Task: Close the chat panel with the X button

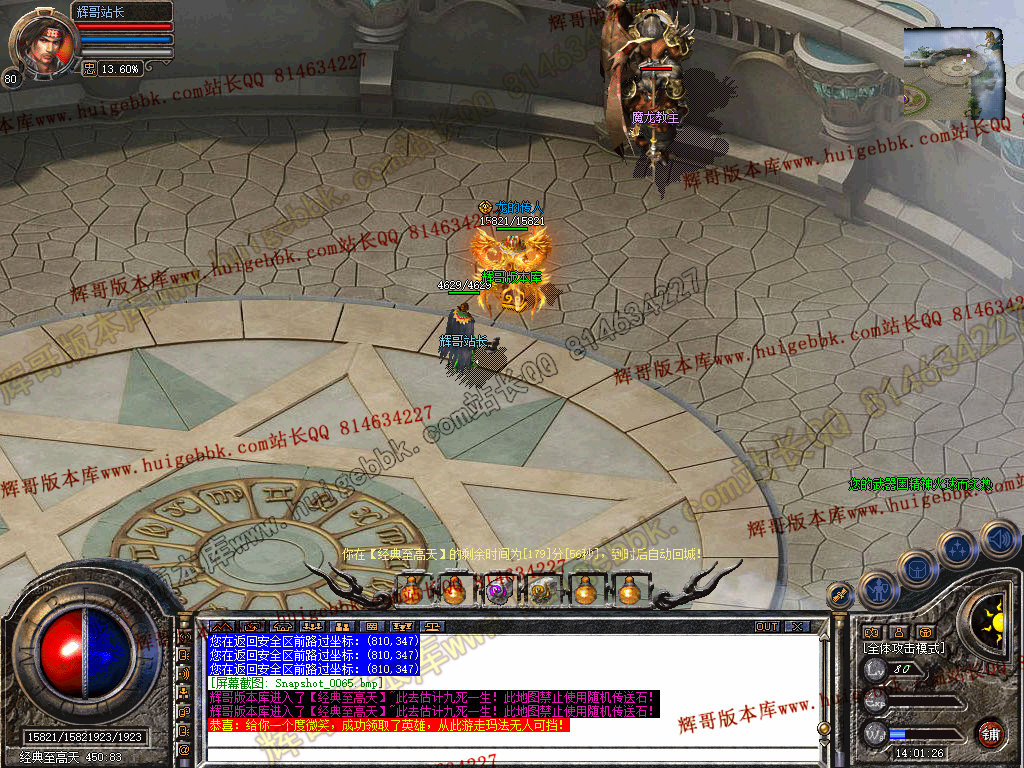Action: pos(796,627)
